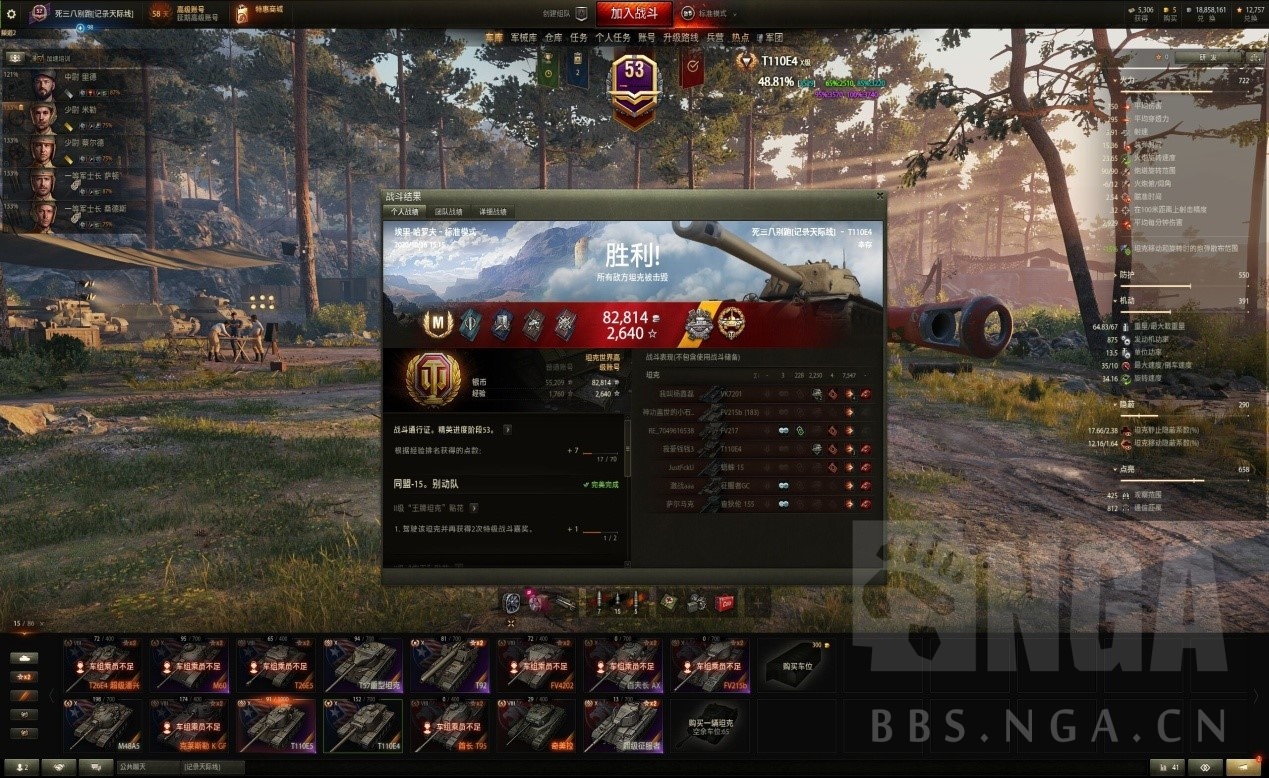
Task: Select the 个人战绩 tab
Action: tap(405, 212)
